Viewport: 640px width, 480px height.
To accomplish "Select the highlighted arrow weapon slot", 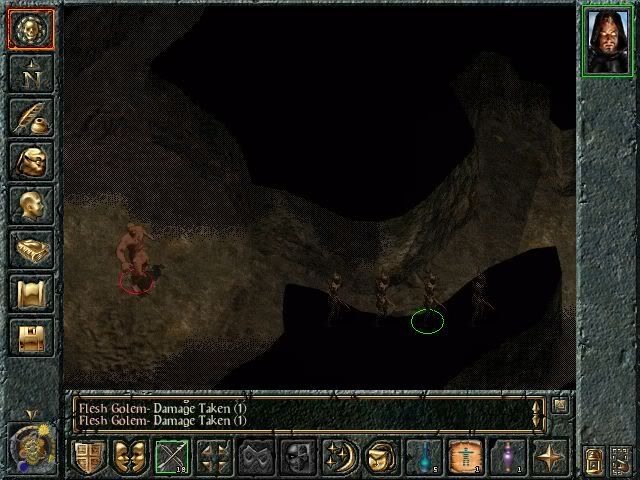I will [173, 457].
